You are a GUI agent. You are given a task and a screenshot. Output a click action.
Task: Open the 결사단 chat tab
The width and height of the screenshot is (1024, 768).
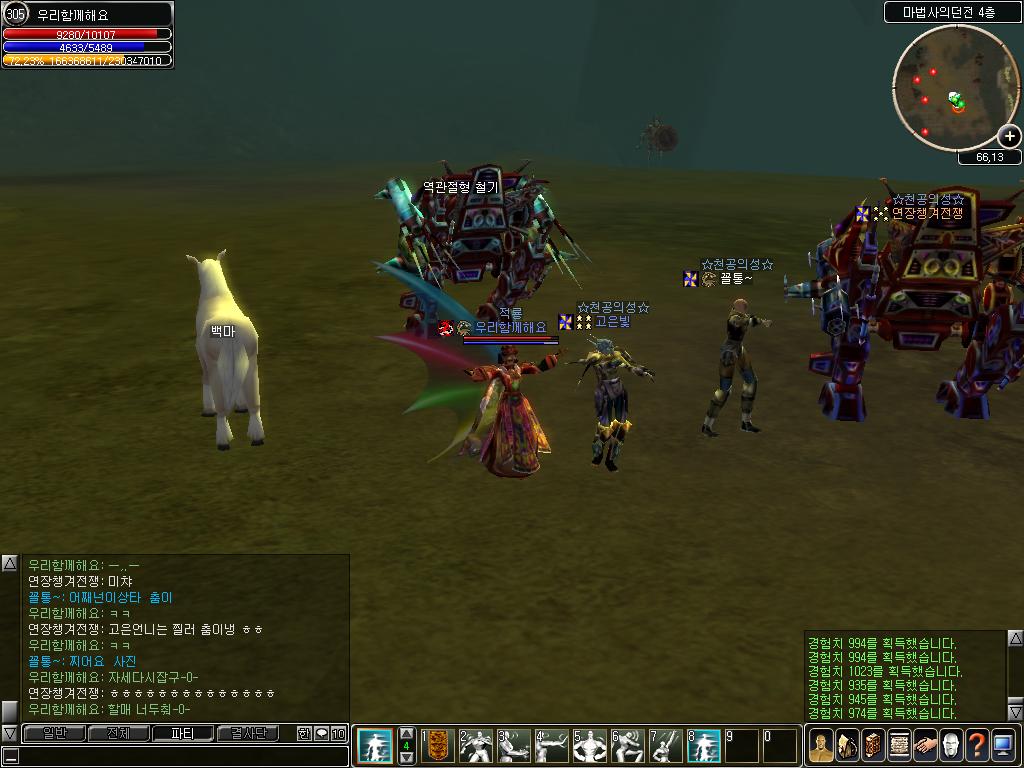(247, 733)
